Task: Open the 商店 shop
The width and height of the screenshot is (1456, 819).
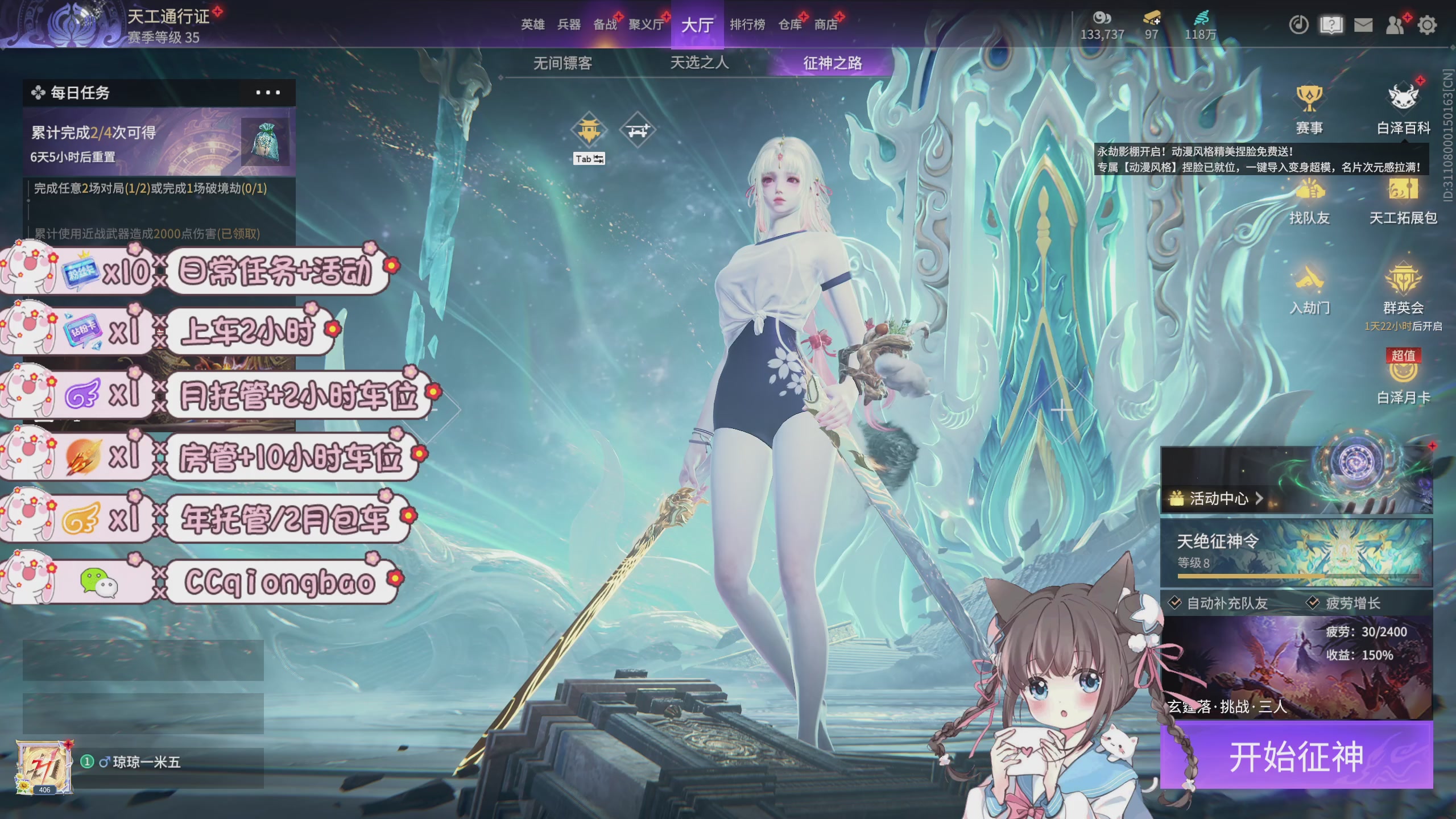Action: (826, 24)
